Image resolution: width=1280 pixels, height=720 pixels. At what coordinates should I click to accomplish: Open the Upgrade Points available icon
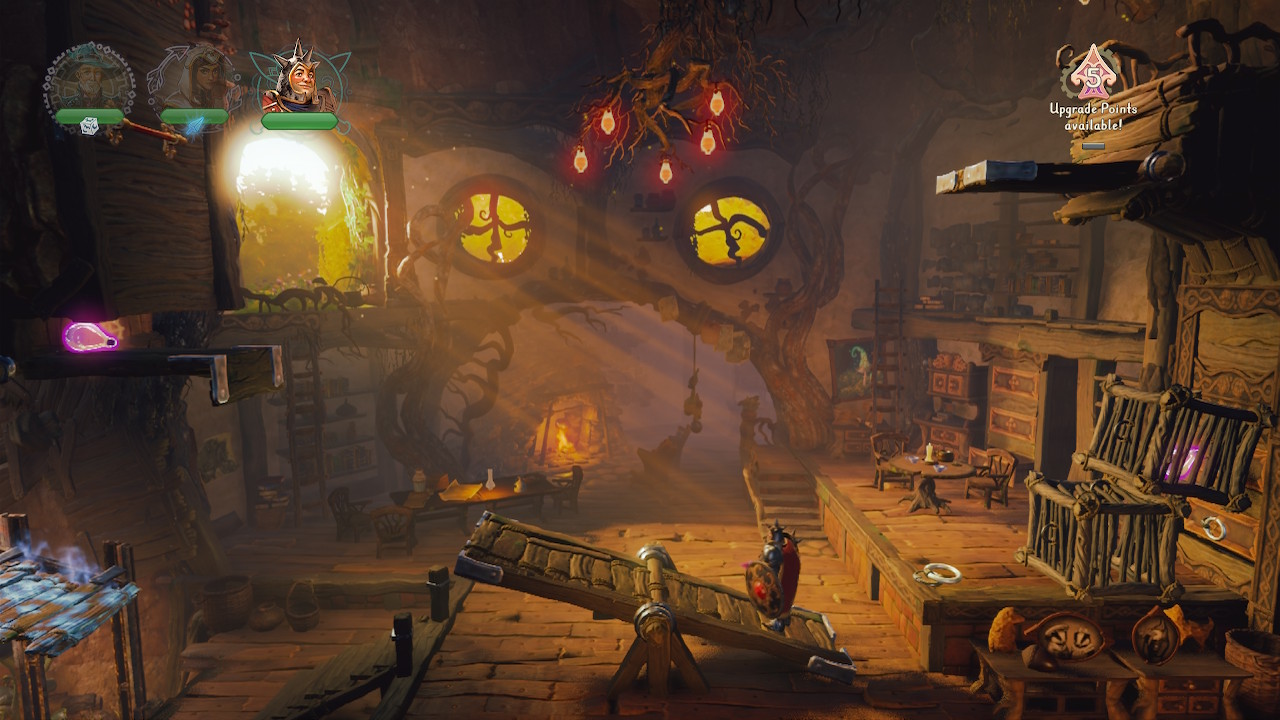(x=1092, y=73)
